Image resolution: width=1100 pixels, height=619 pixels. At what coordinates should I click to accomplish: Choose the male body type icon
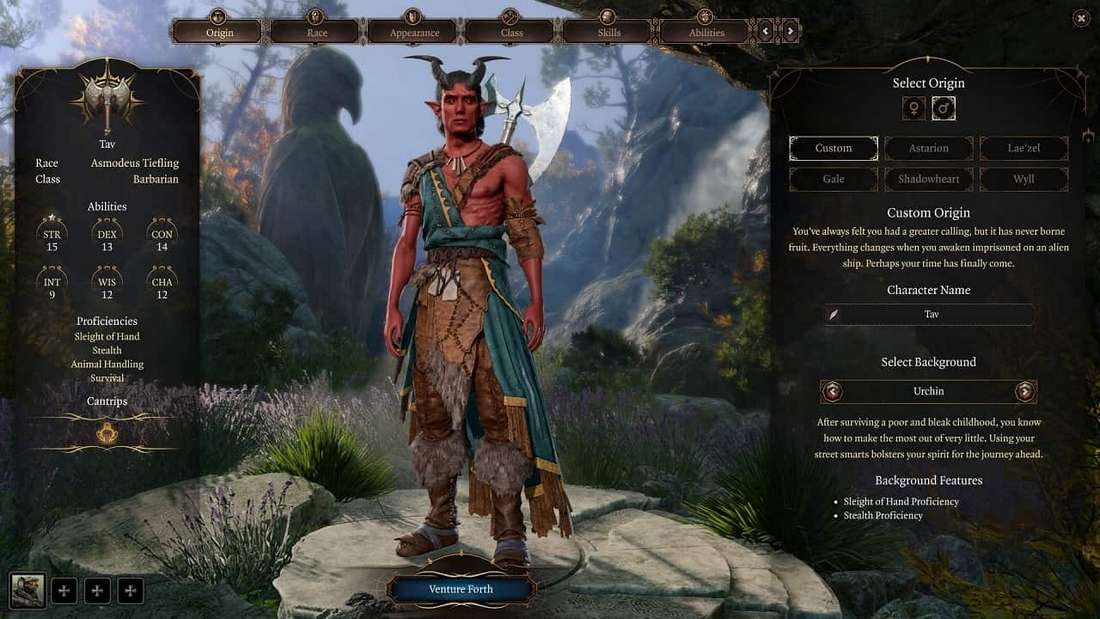[x=943, y=109]
